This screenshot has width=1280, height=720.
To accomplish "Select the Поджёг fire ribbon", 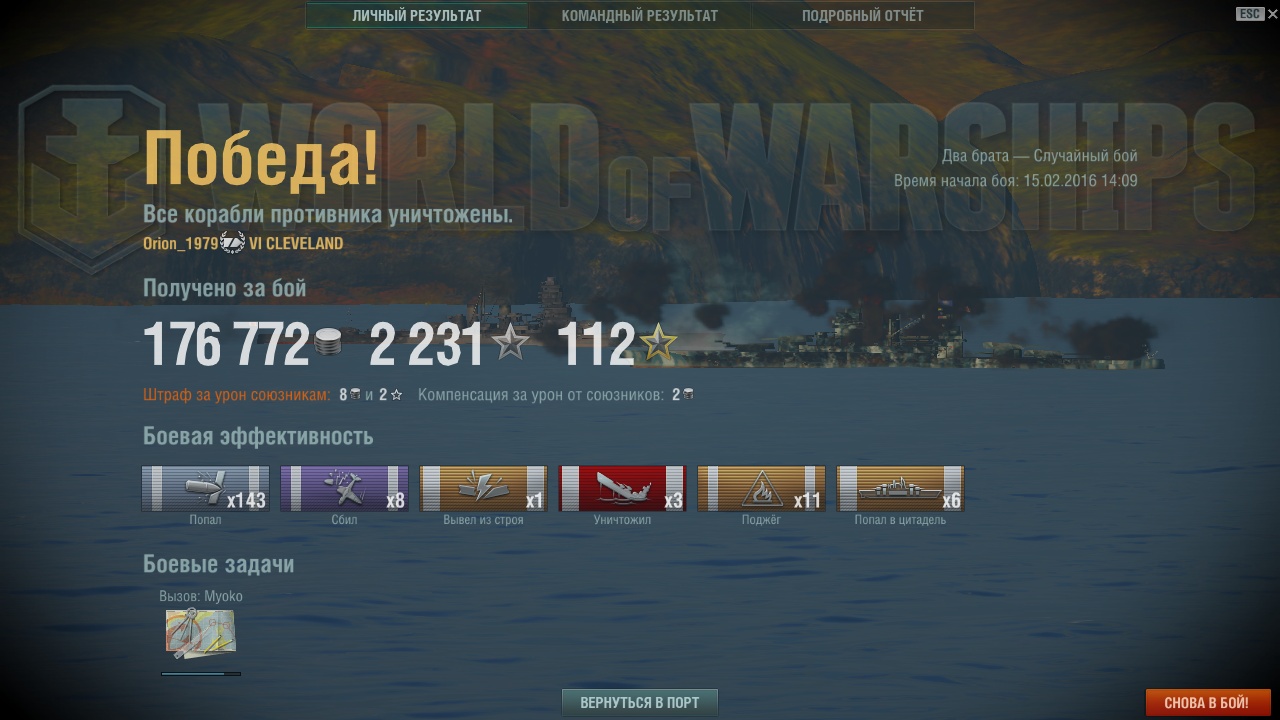I will 761,489.
